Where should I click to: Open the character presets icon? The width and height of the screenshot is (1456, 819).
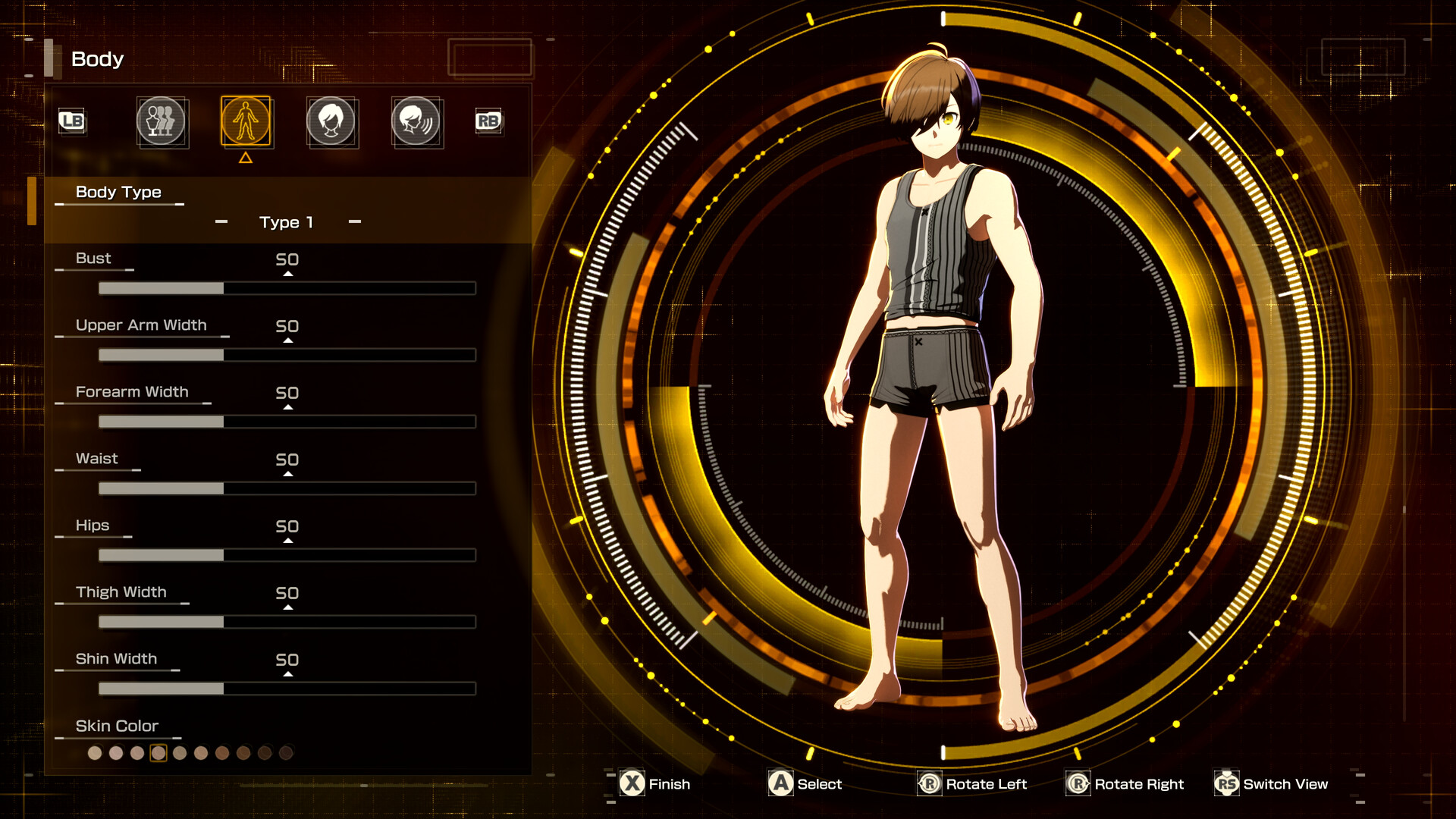pyautogui.click(x=162, y=122)
